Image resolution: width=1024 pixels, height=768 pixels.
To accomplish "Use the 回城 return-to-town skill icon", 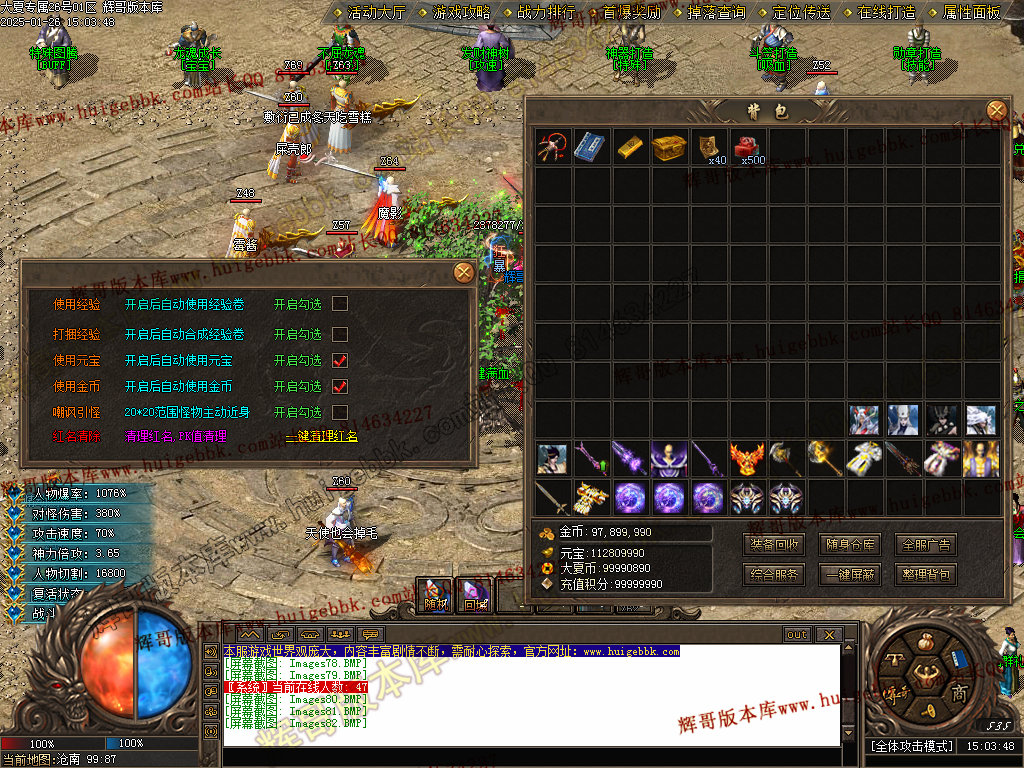I will [472, 594].
